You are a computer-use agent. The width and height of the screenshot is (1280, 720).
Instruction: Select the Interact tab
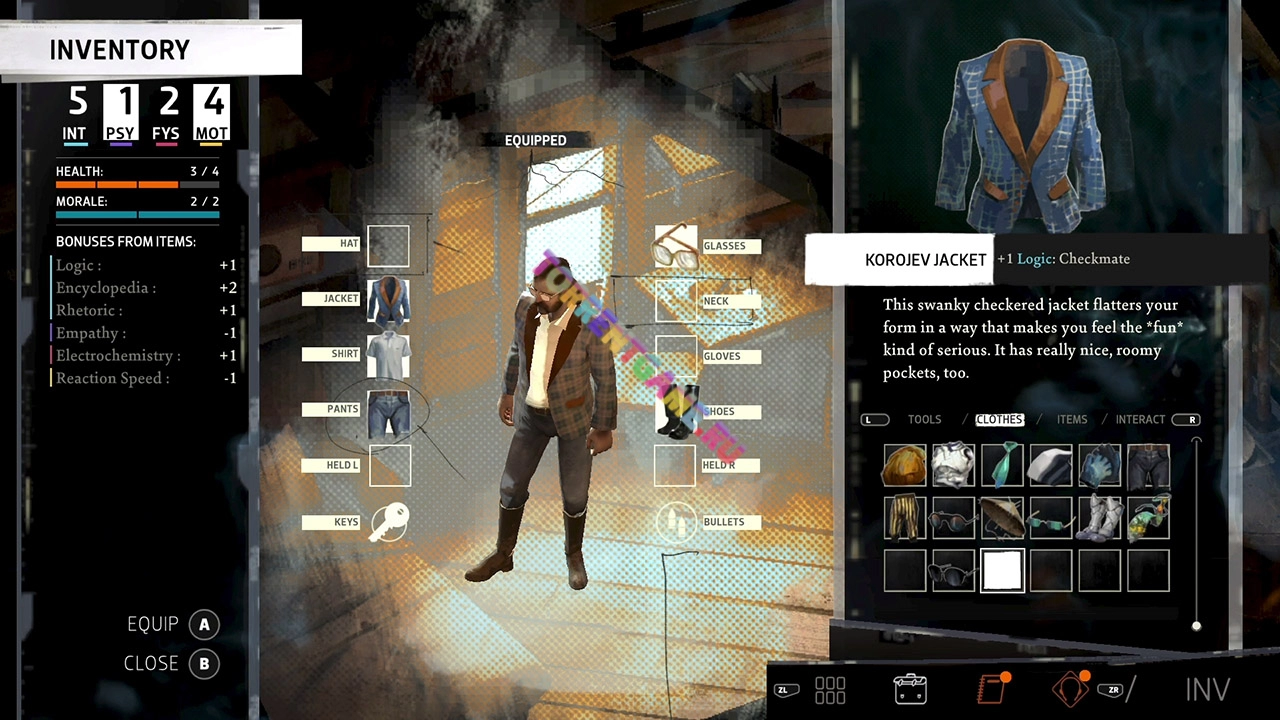tap(1140, 420)
